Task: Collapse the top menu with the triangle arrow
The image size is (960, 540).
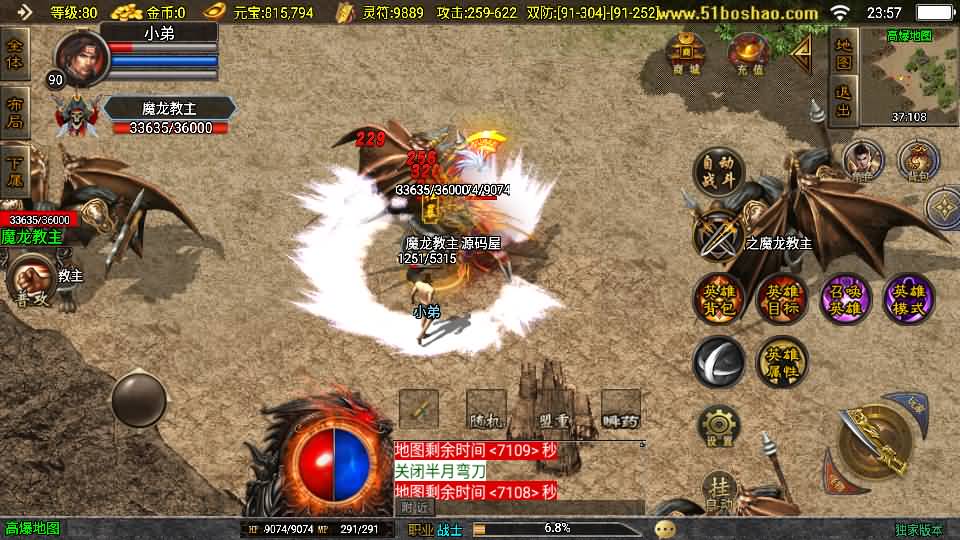Action: [x=800, y=52]
